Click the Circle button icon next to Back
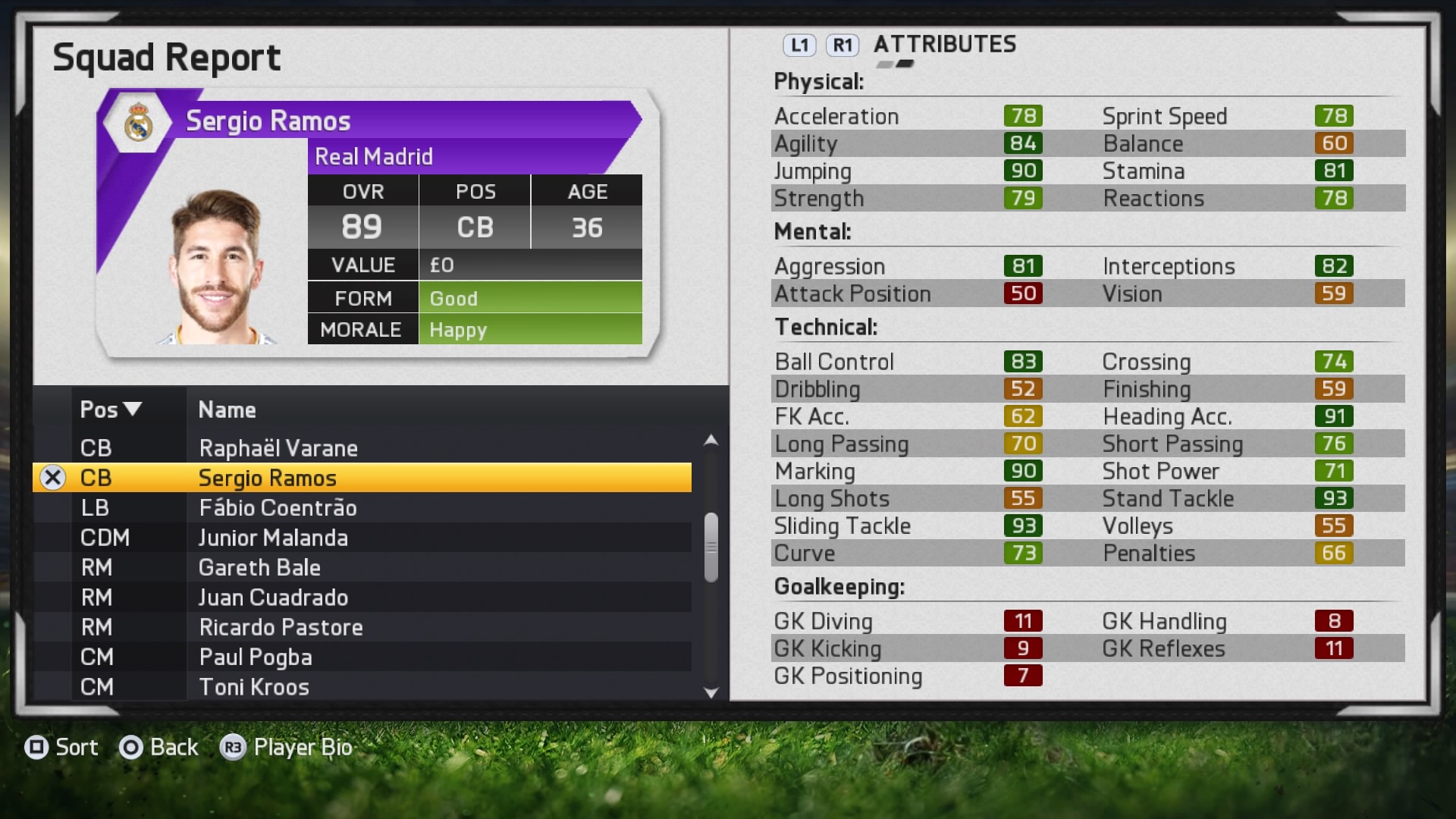The width and height of the screenshot is (1456, 819). 130,748
